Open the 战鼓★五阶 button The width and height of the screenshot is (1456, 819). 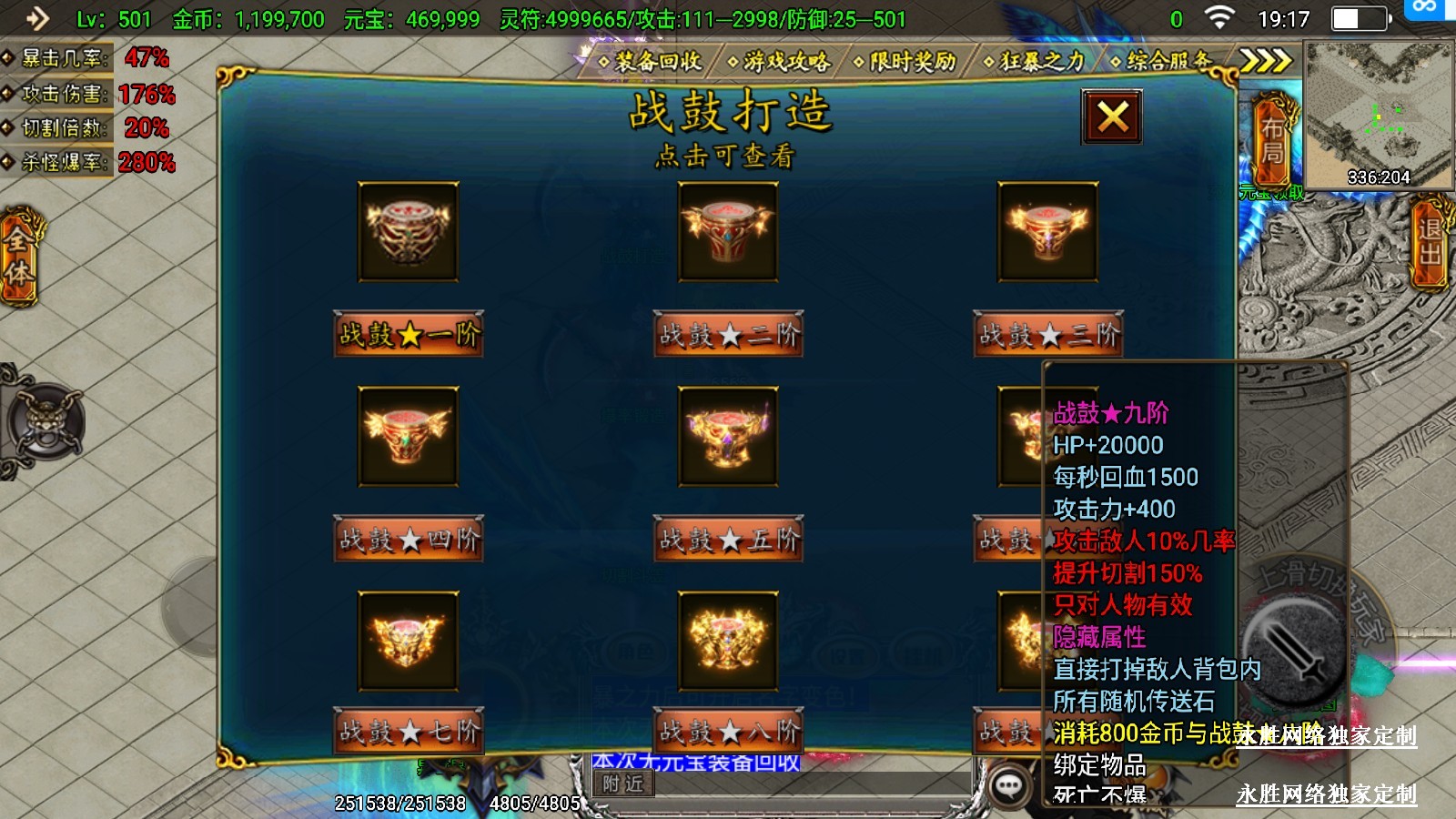click(x=728, y=540)
